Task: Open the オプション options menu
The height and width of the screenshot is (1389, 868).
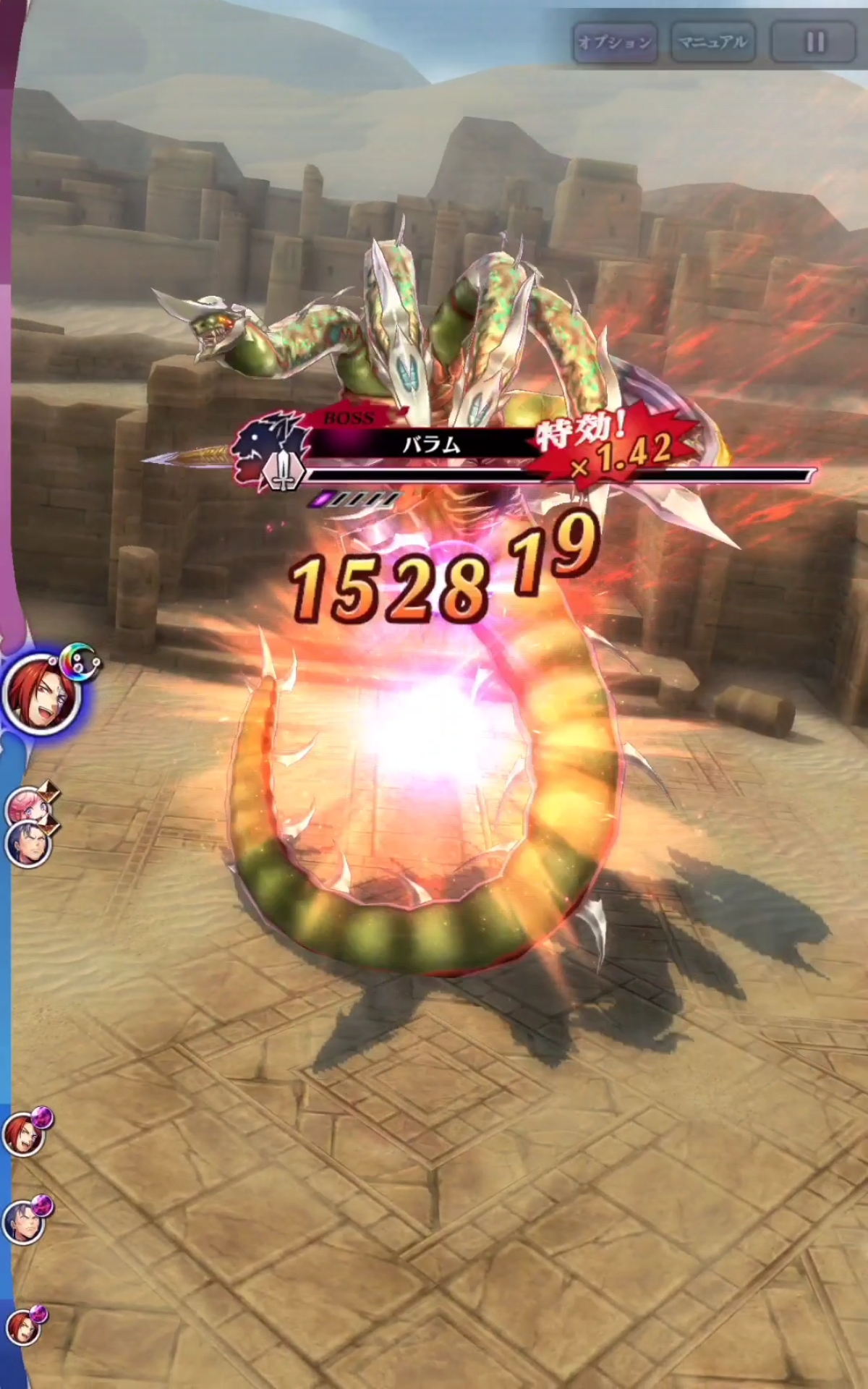Action: [615, 43]
